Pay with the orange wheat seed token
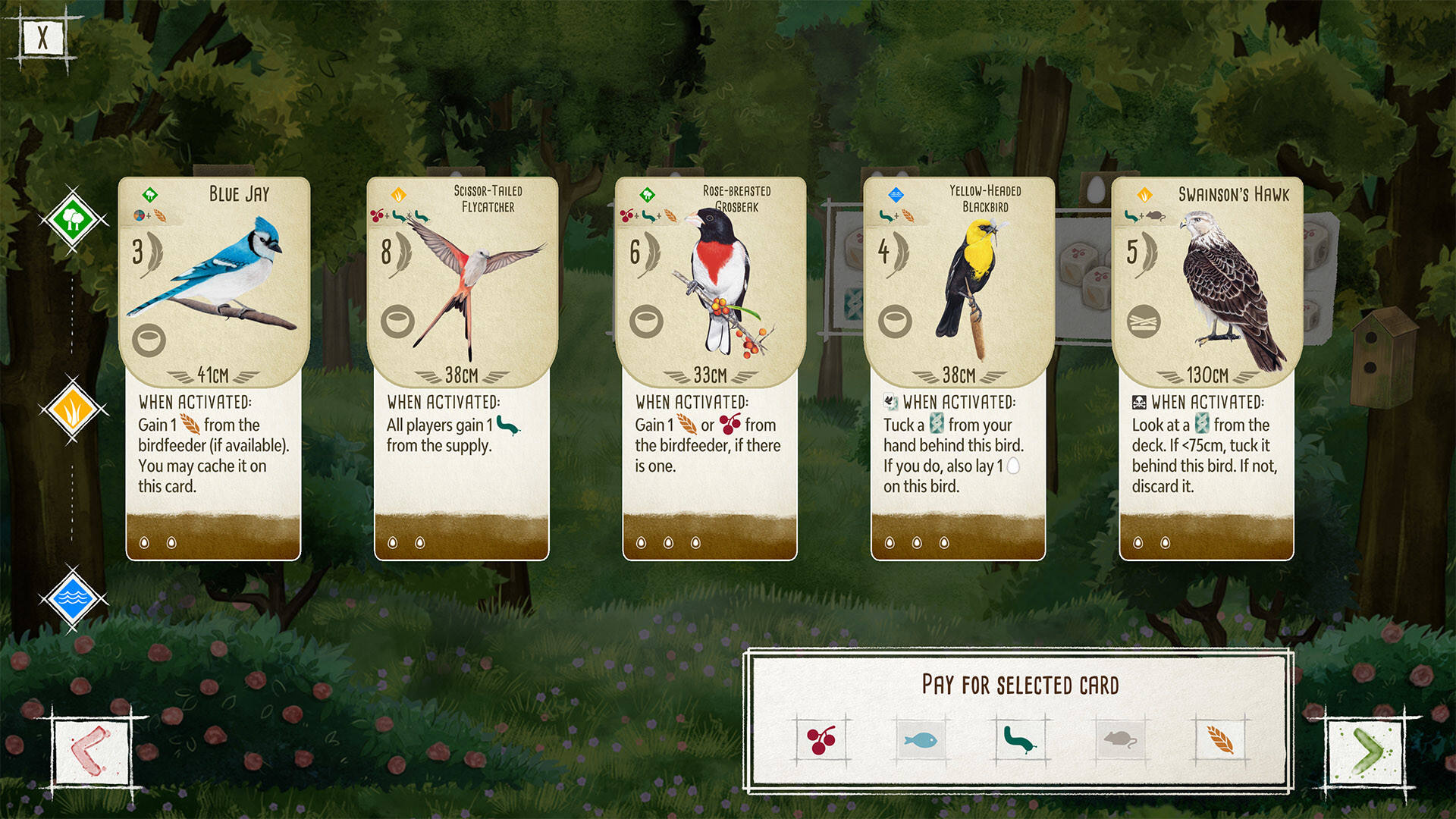Image resolution: width=1456 pixels, height=819 pixels. (1219, 739)
